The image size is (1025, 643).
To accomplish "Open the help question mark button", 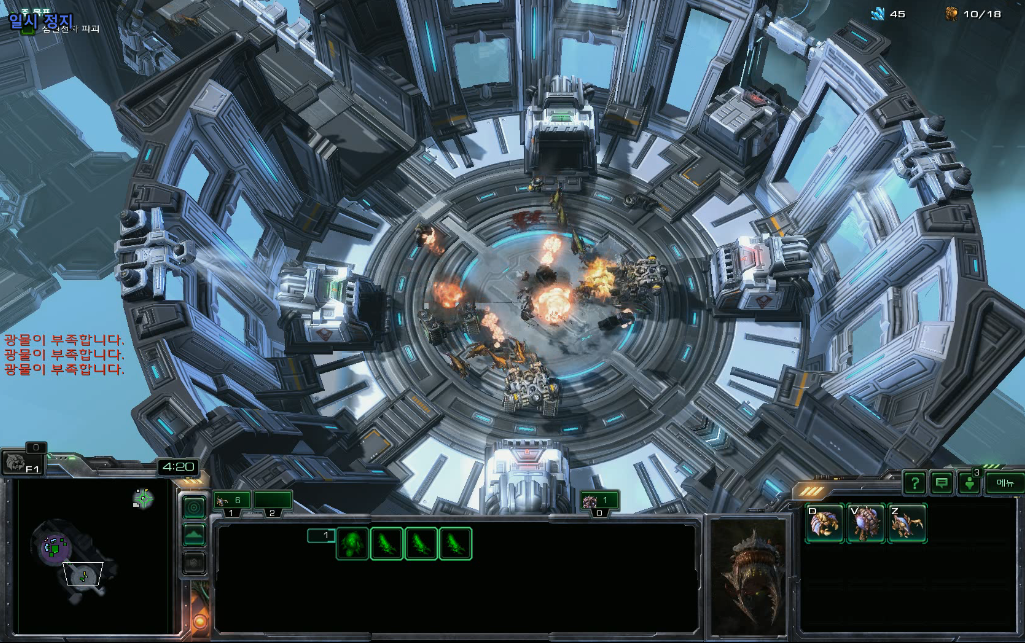I will [x=914, y=483].
